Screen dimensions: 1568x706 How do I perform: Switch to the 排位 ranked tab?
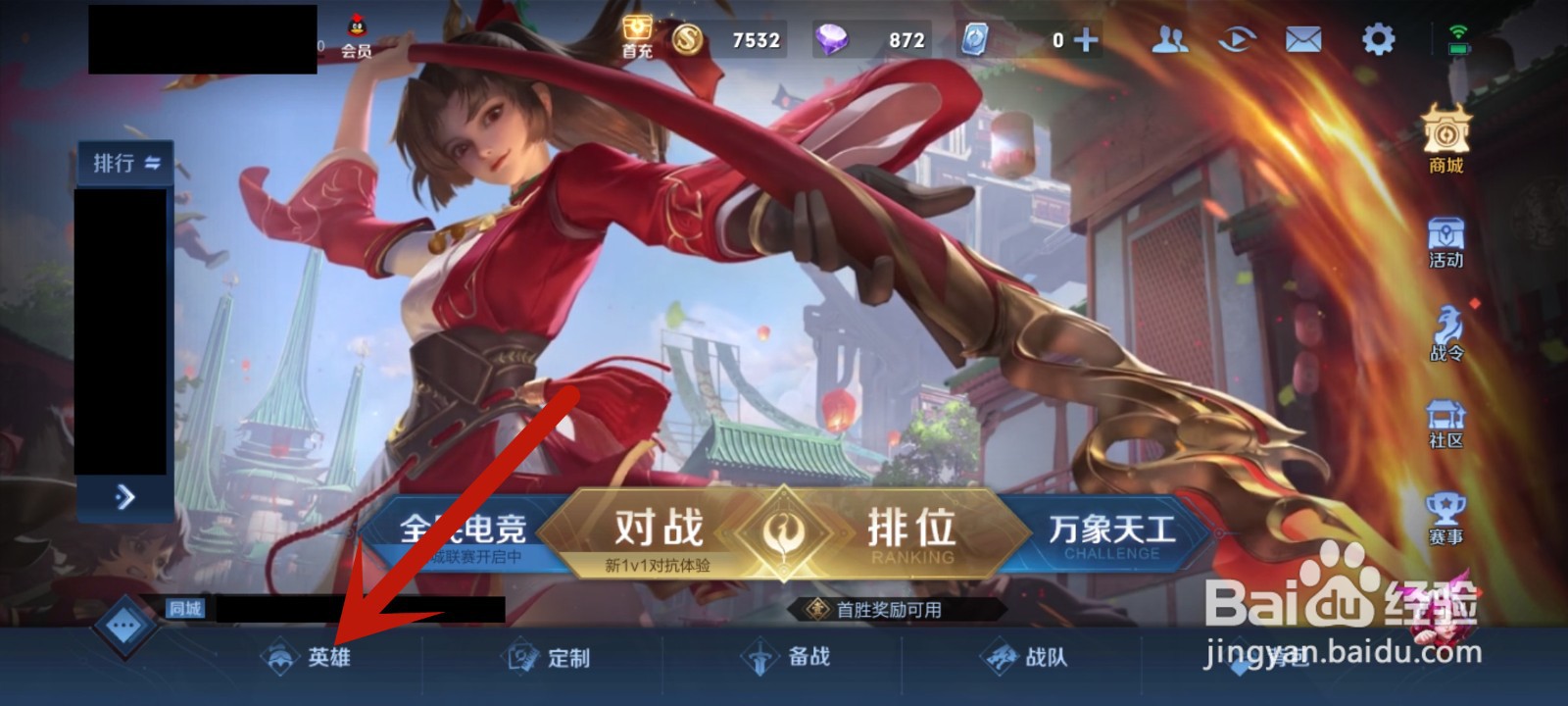click(x=911, y=529)
